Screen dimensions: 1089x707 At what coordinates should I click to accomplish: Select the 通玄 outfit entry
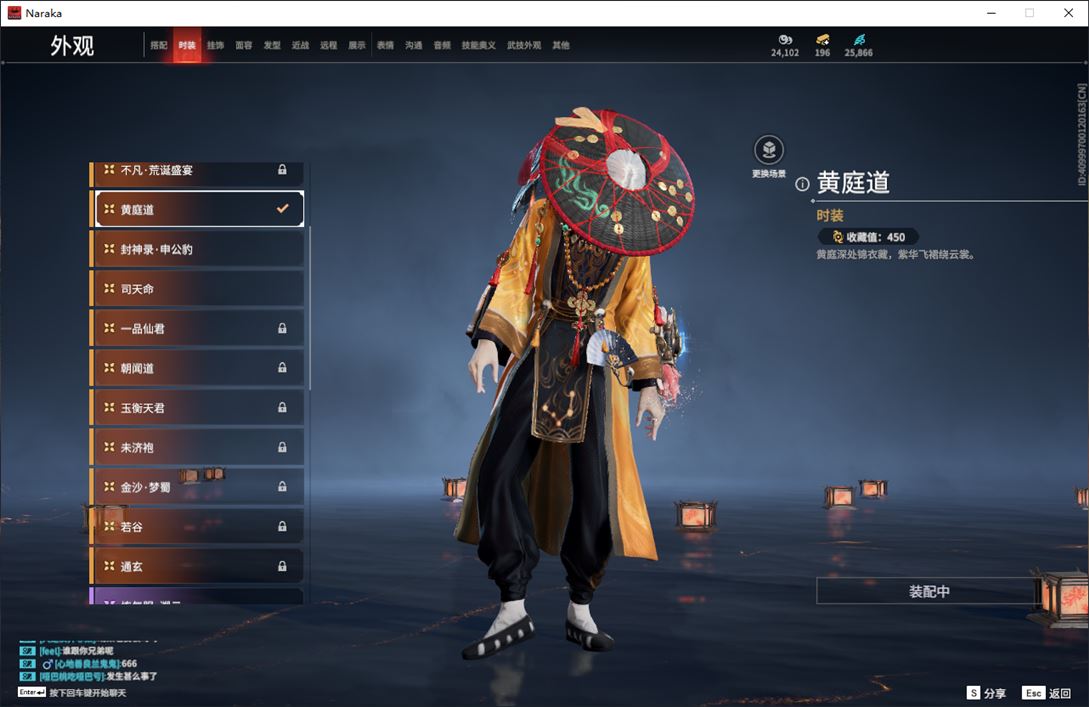coord(198,566)
